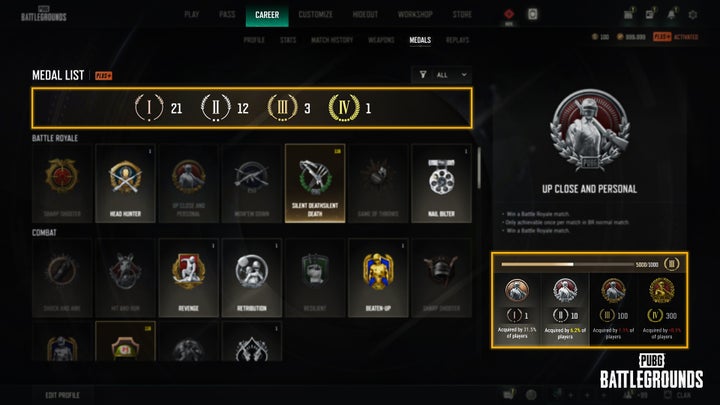The width and height of the screenshot is (720, 405).
Task: Switch to the Profile sub-tab
Action: click(256, 39)
